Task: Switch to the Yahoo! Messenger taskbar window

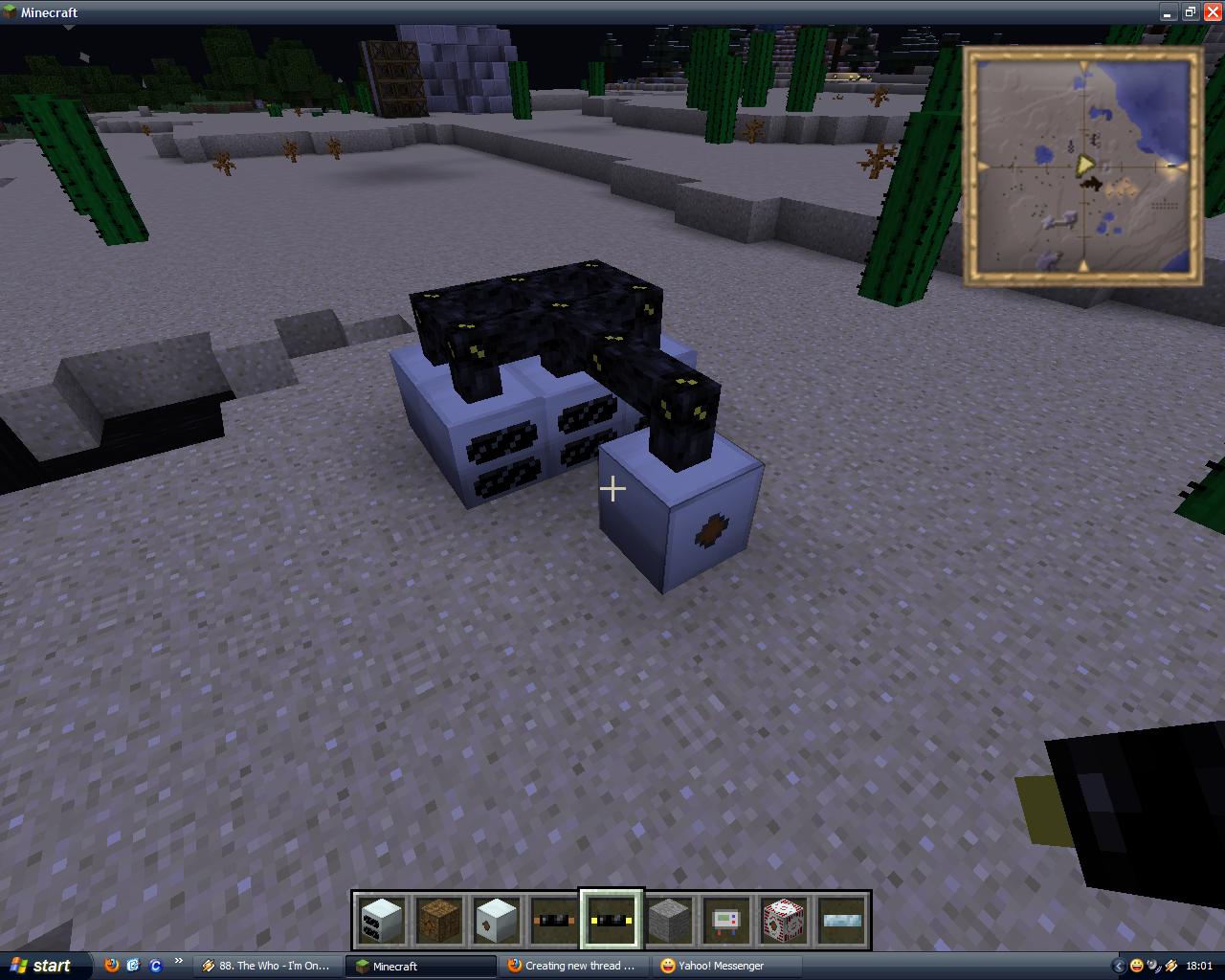Action: [713, 966]
